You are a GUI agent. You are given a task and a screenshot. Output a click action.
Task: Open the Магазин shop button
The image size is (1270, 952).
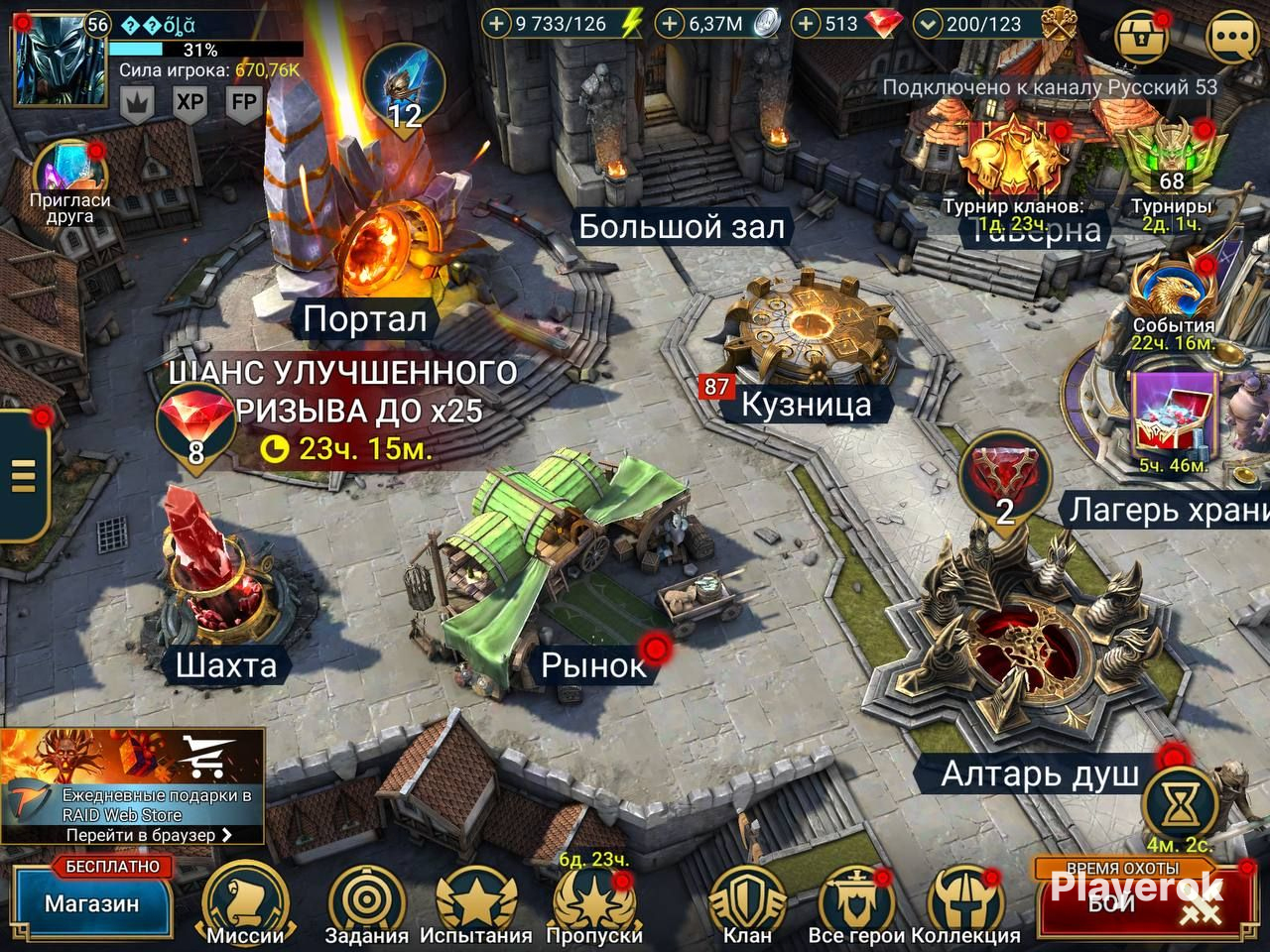91,902
